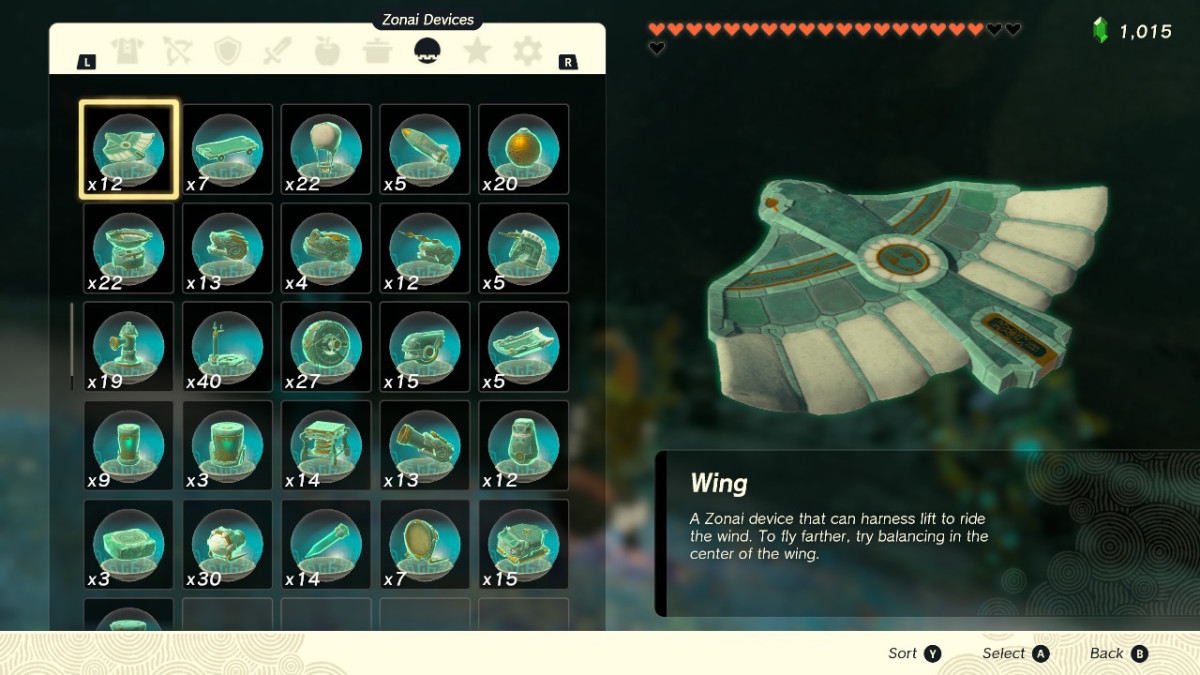Switch to the Shields tab
This screenshot has width=1200, height=675.
[228, 51]
